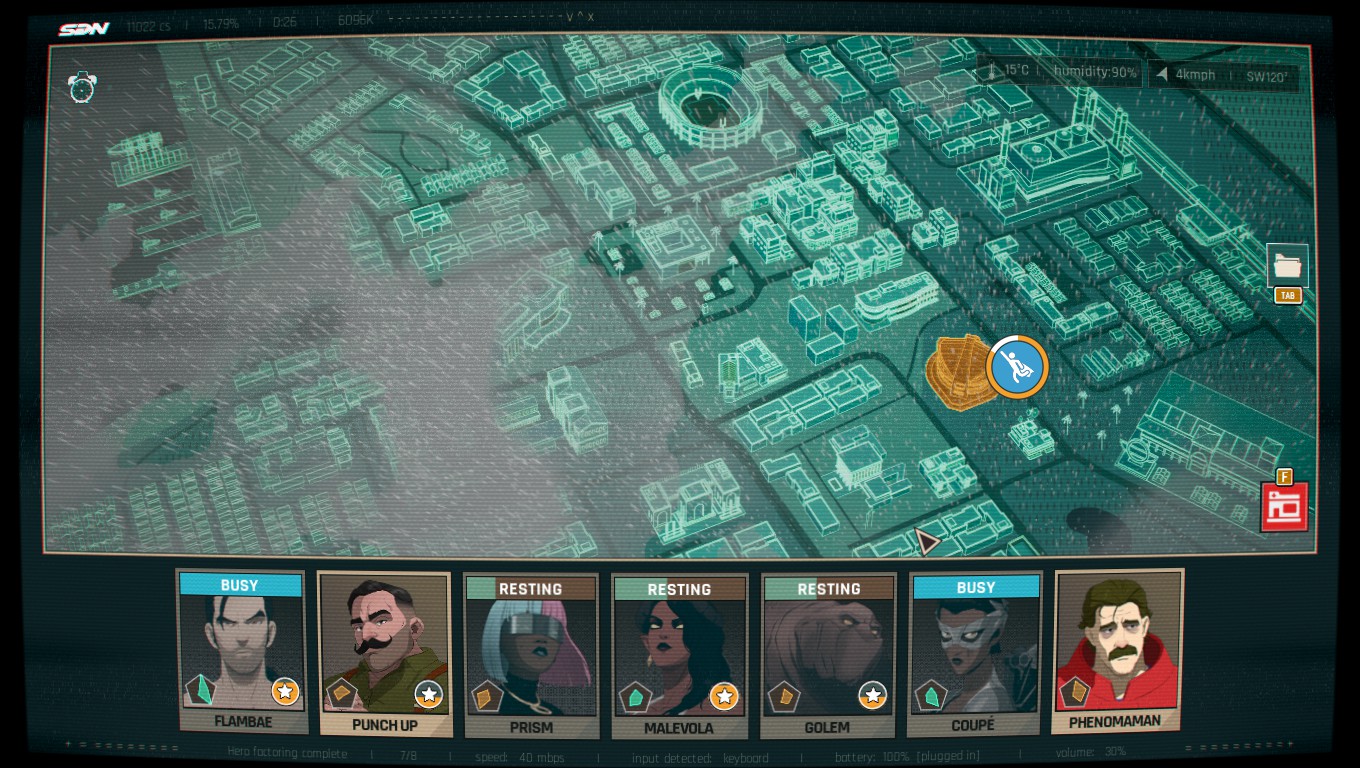1360x768 pixels.
Task: Open the folder files icon
Action: click(1287, 266)
